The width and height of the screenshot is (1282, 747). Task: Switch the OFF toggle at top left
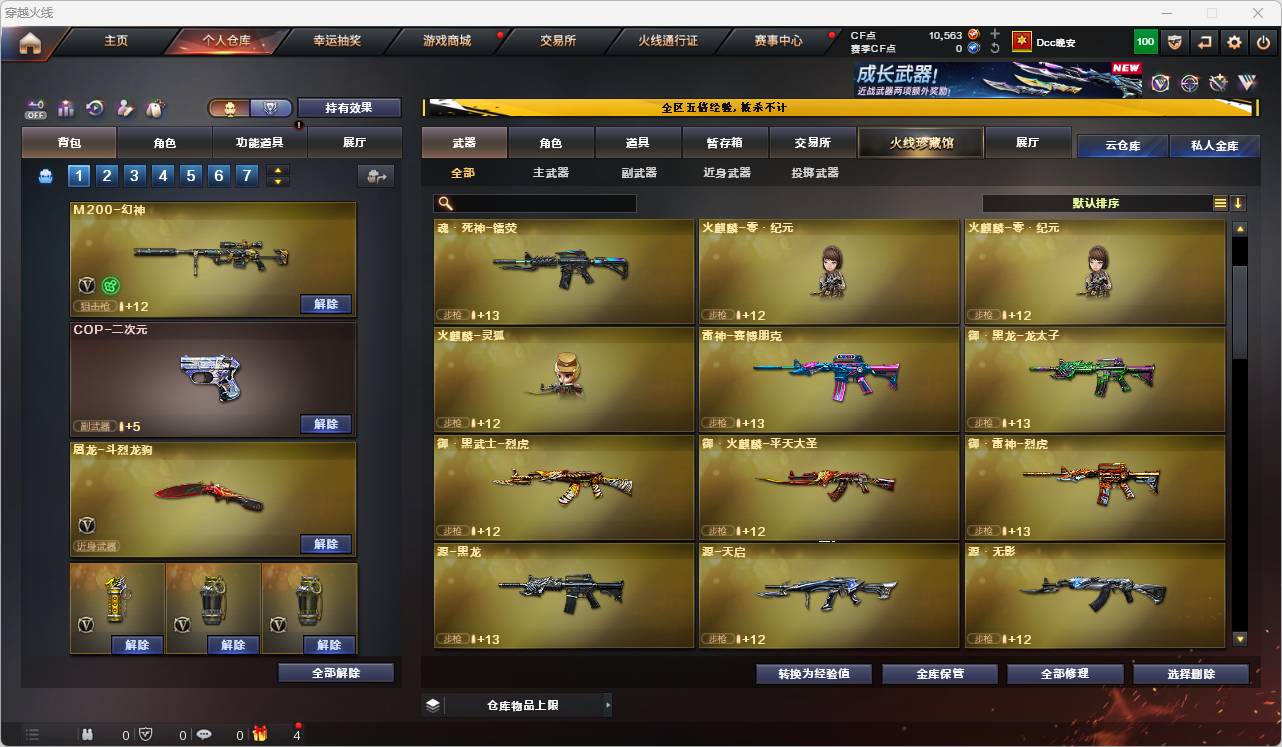click(x=34, y=107)
